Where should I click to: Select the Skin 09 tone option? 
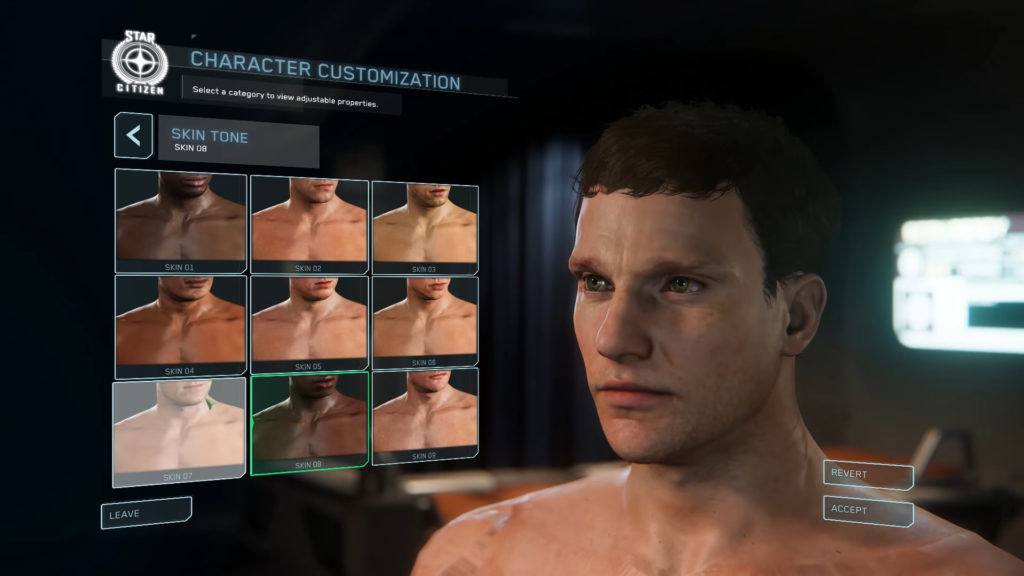pos(424,415)
